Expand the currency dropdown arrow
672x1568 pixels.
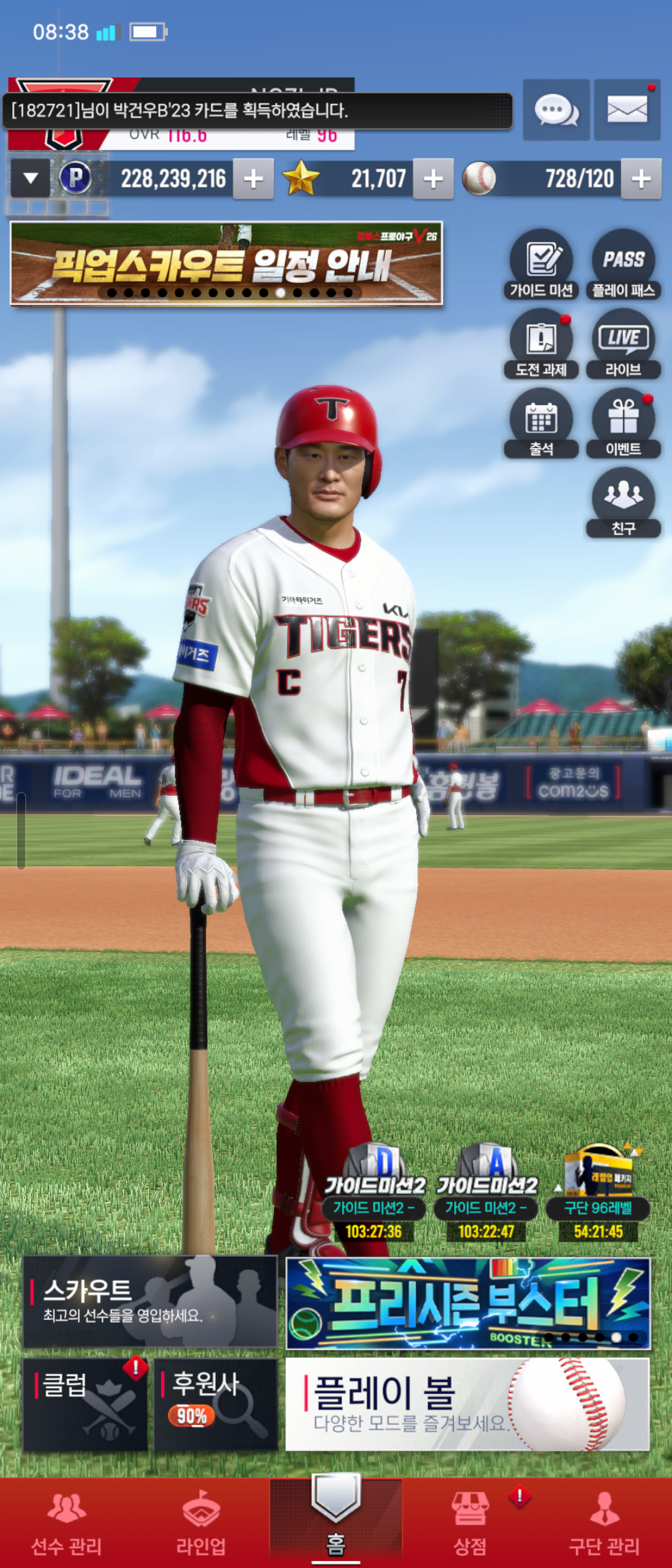pyautogui.click(x=30, y=179)
